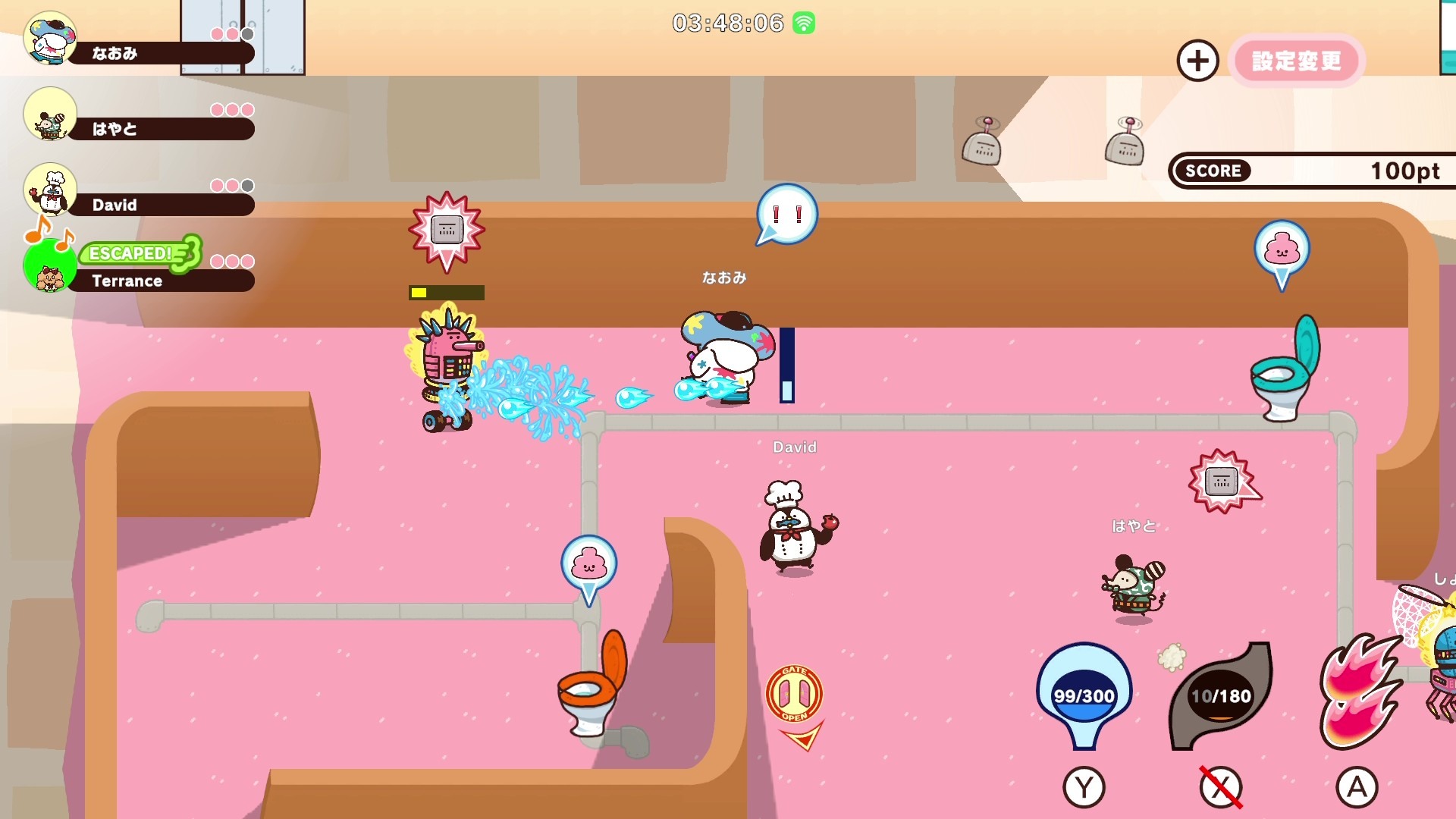Screen dimensions: 1456x819
Task: Click the pink 設定変更 settings button
Action: [1296, 61]
